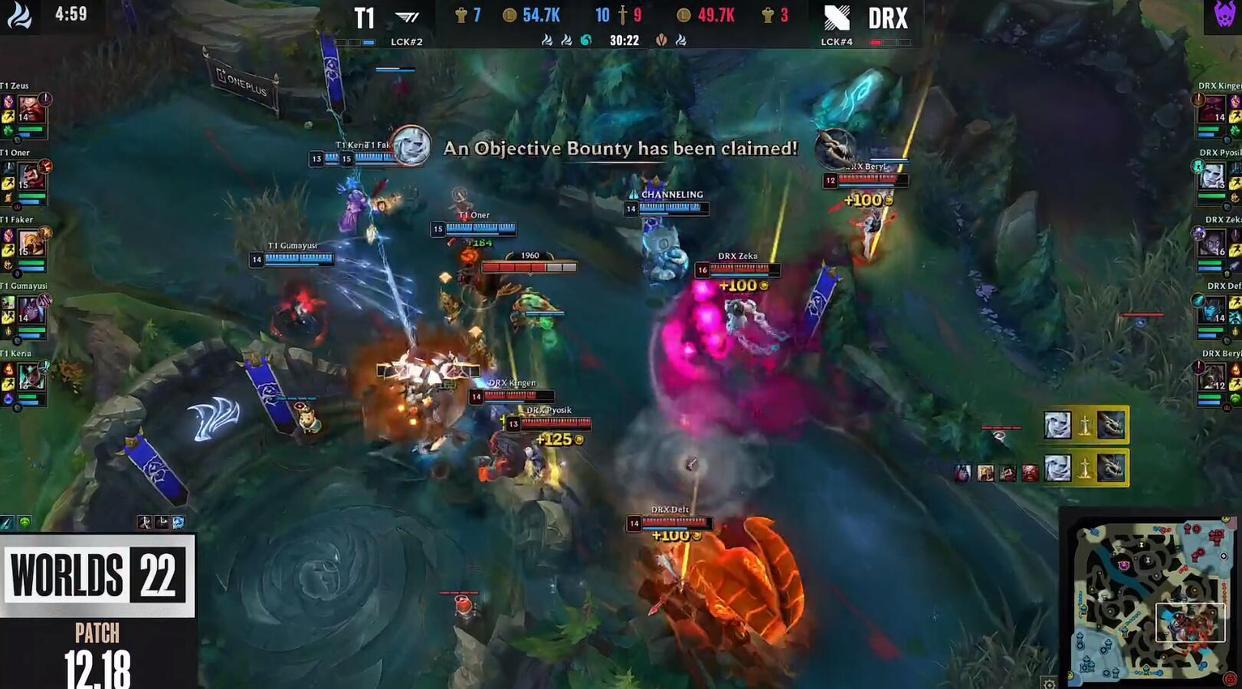Image resolution: width=1242 pixels, height=689 pixels.
Task: Select the top dragon kill feed entry
Action: click(x=1084, y=425)
